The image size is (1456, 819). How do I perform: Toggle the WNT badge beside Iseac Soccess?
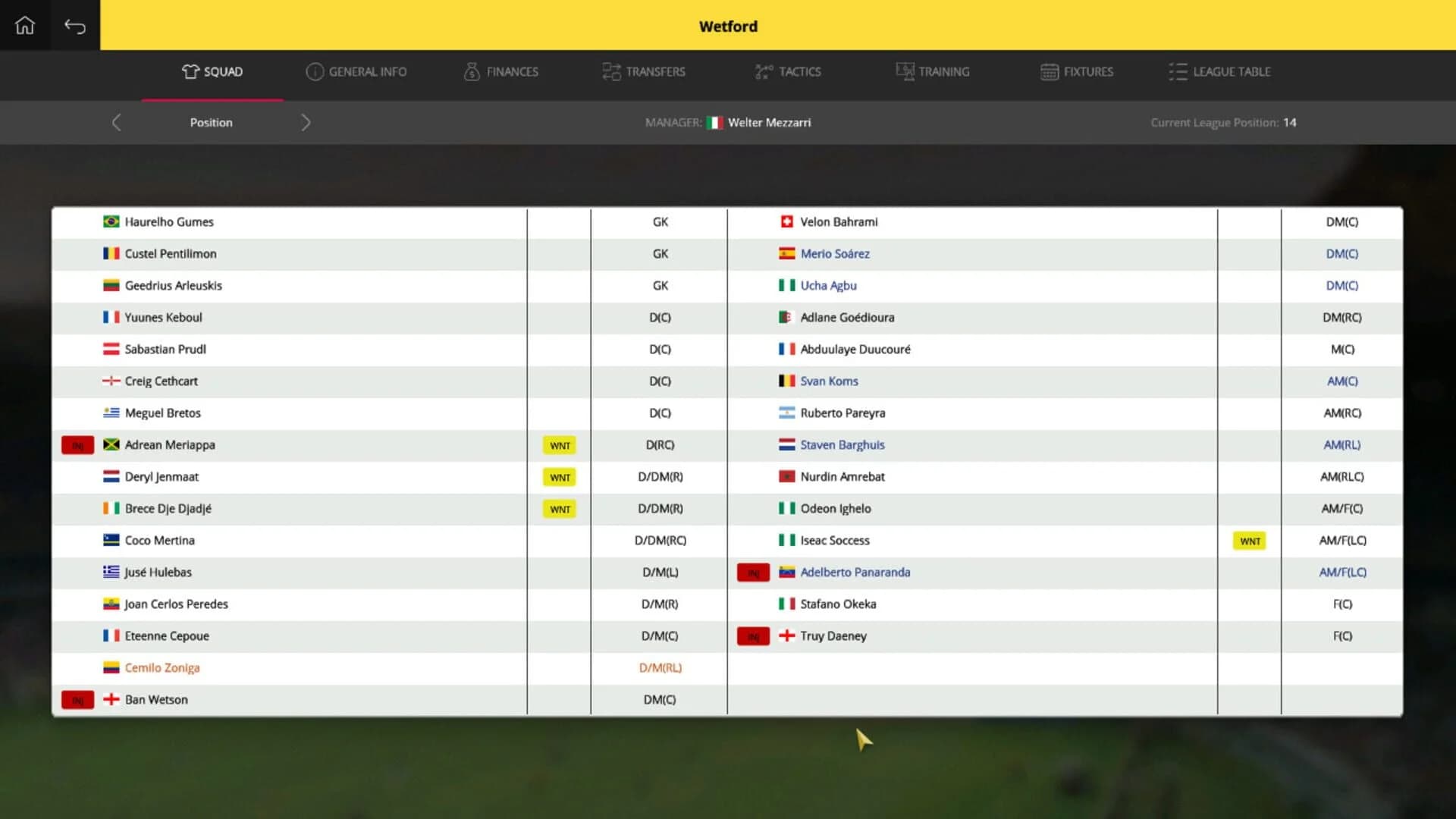point(1249,541)
